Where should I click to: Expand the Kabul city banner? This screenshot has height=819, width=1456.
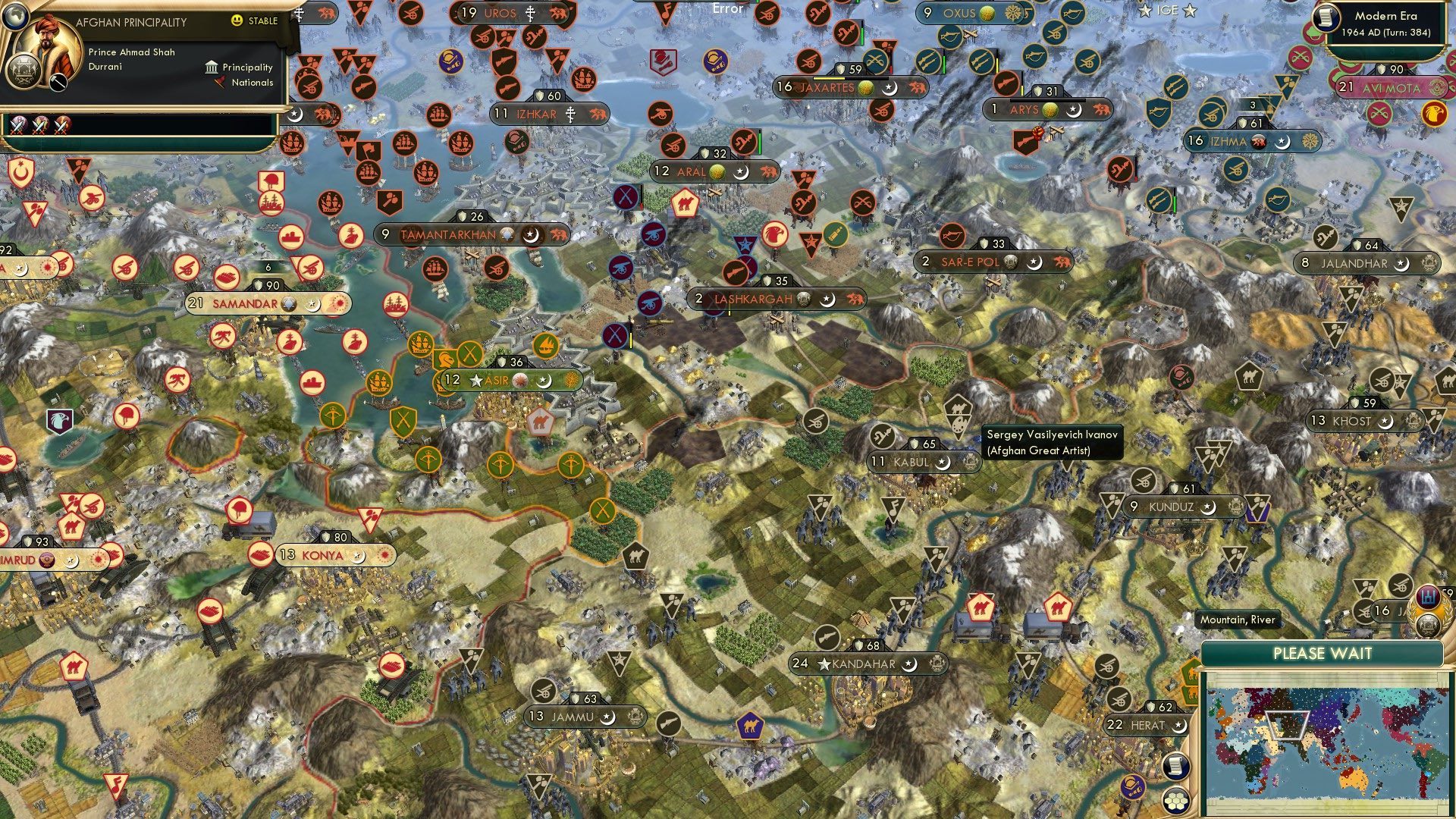pyautogui.click(x=913, y=462)
